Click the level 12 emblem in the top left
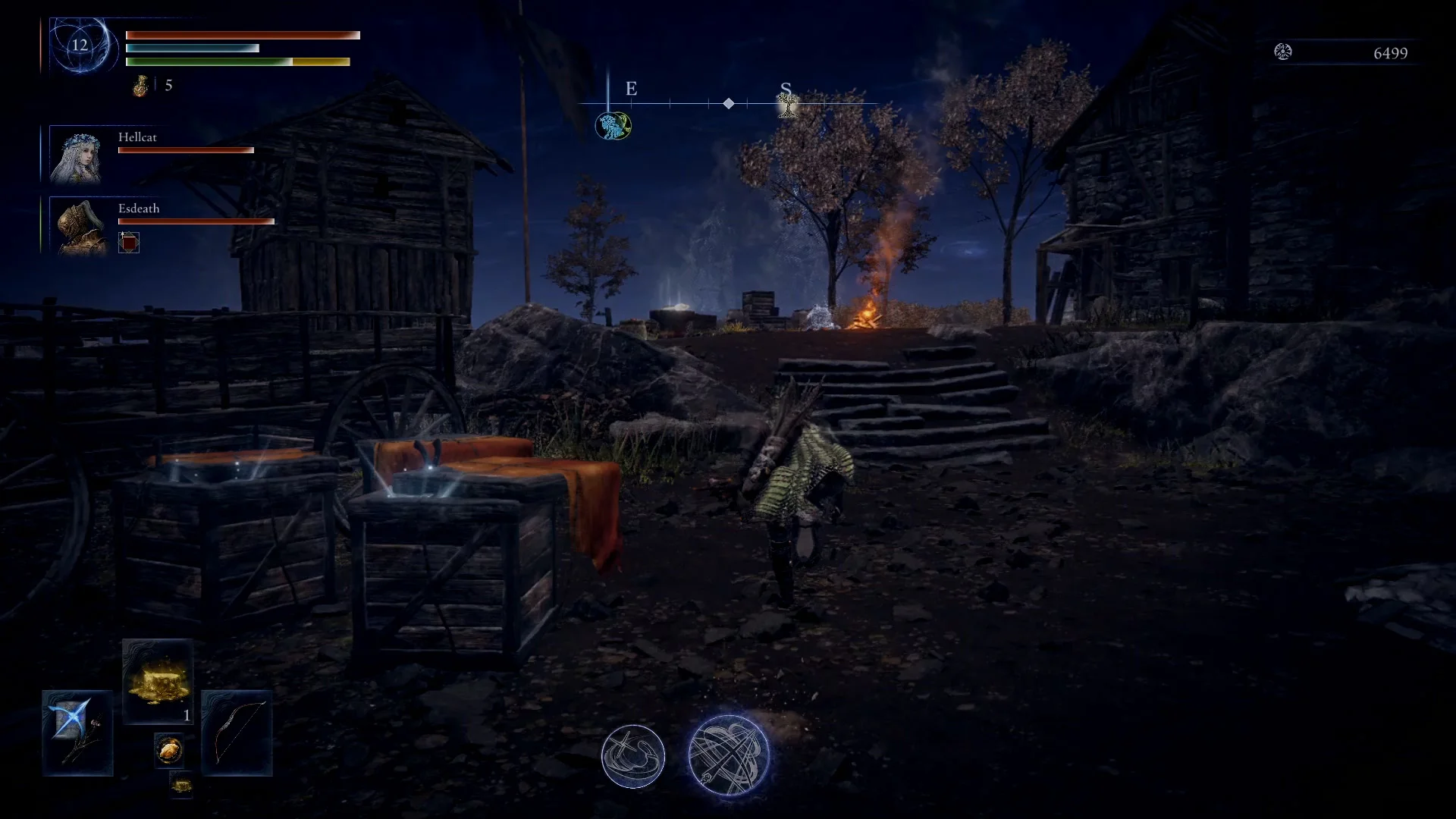 79,45
